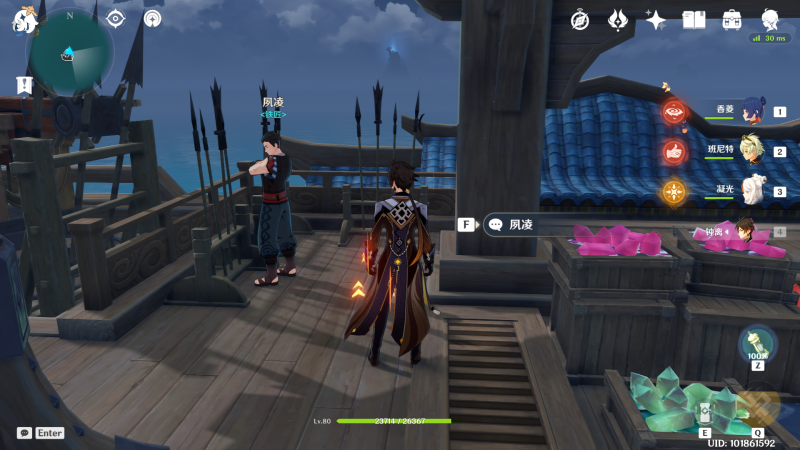The image size is (800, 450).
Task: Open the compass events icon
Action: click(x=580, y=20)
